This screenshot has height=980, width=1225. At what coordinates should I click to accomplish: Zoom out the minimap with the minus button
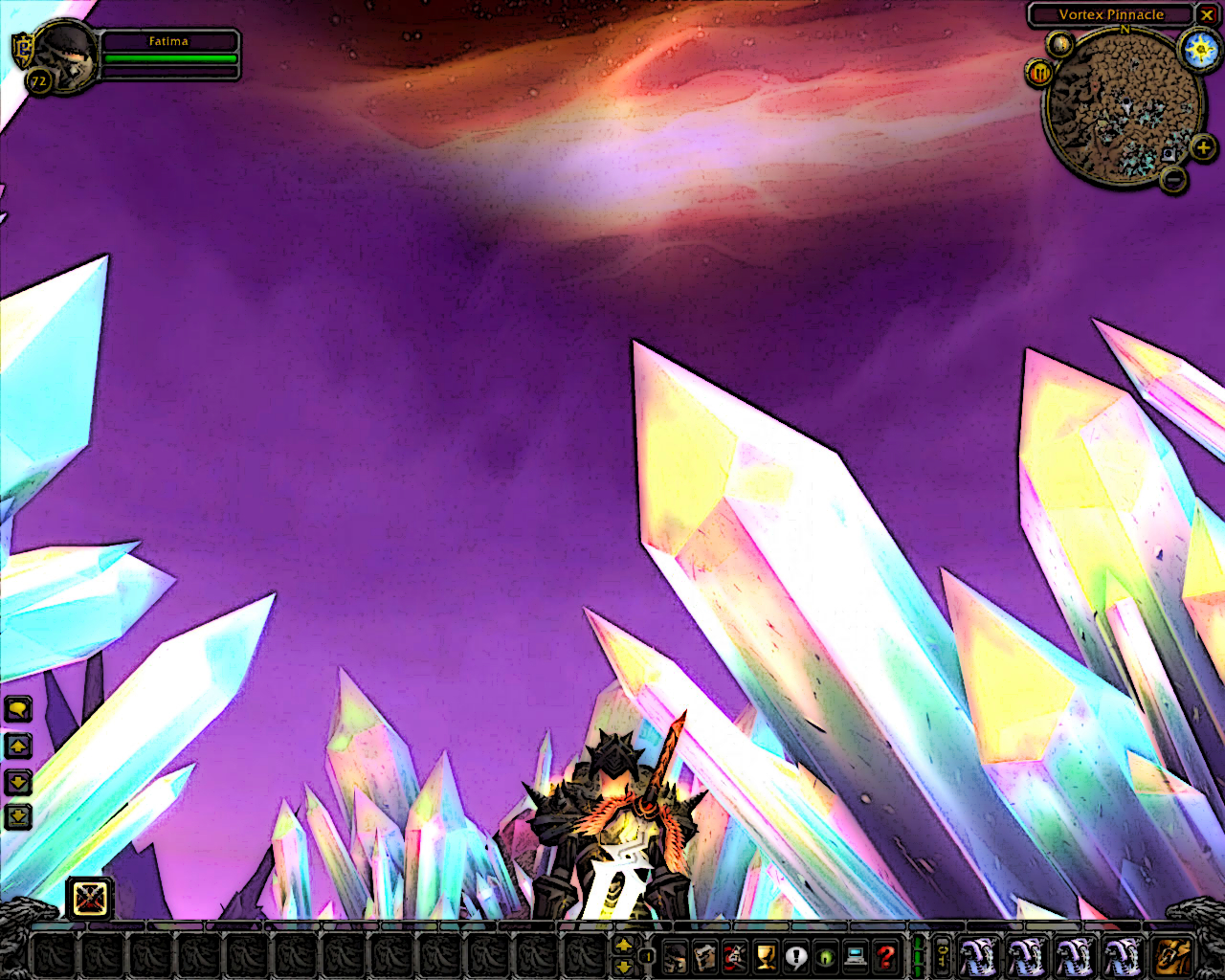coord(1173,178)
